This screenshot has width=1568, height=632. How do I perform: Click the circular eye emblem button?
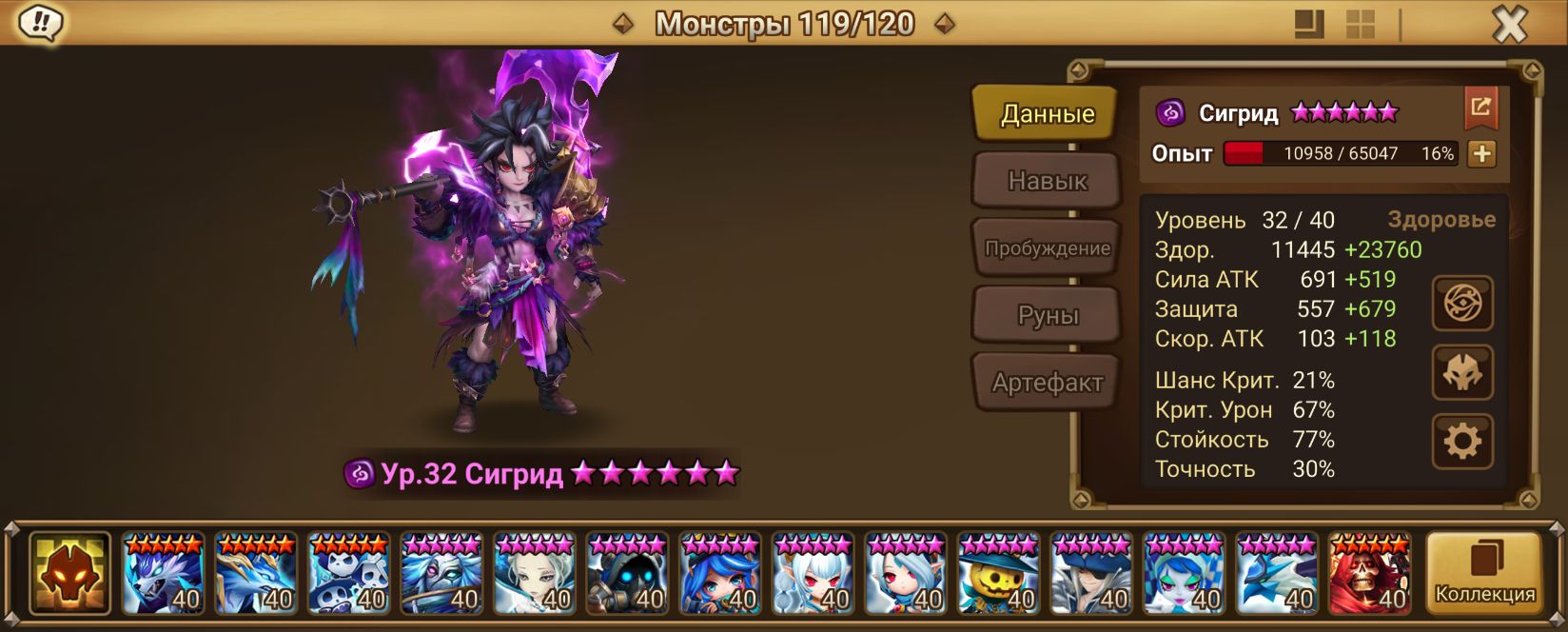coord(1462,304)
